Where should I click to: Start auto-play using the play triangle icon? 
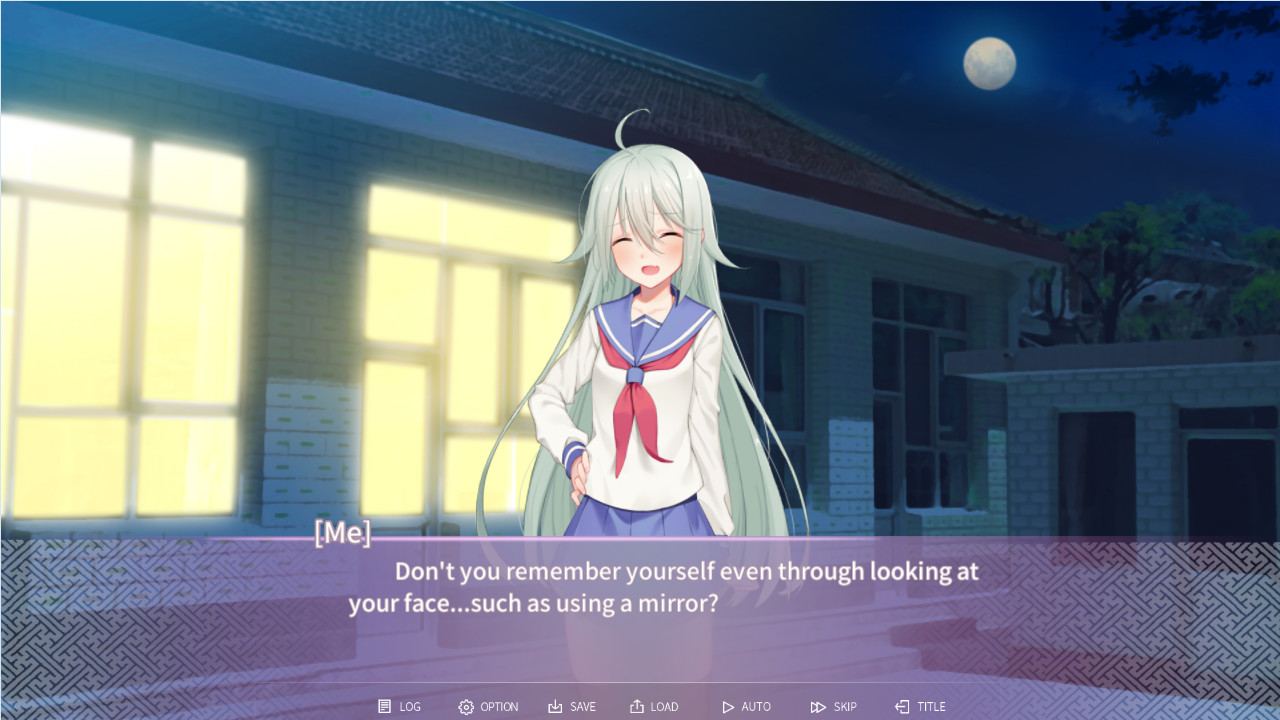point(728,706)
